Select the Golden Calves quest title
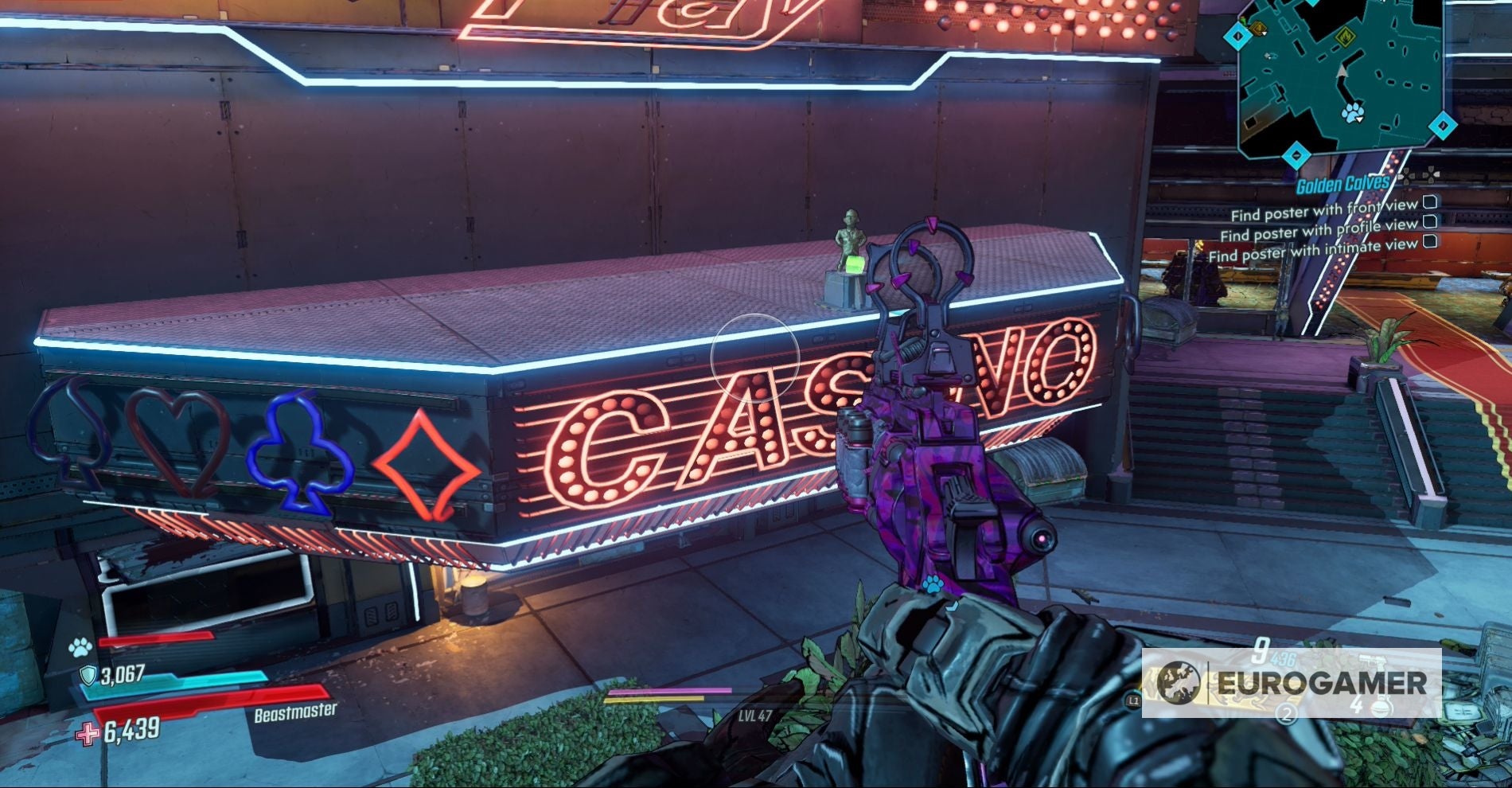This screenshot has width=1512, height=788. [x=1342, y=183]
